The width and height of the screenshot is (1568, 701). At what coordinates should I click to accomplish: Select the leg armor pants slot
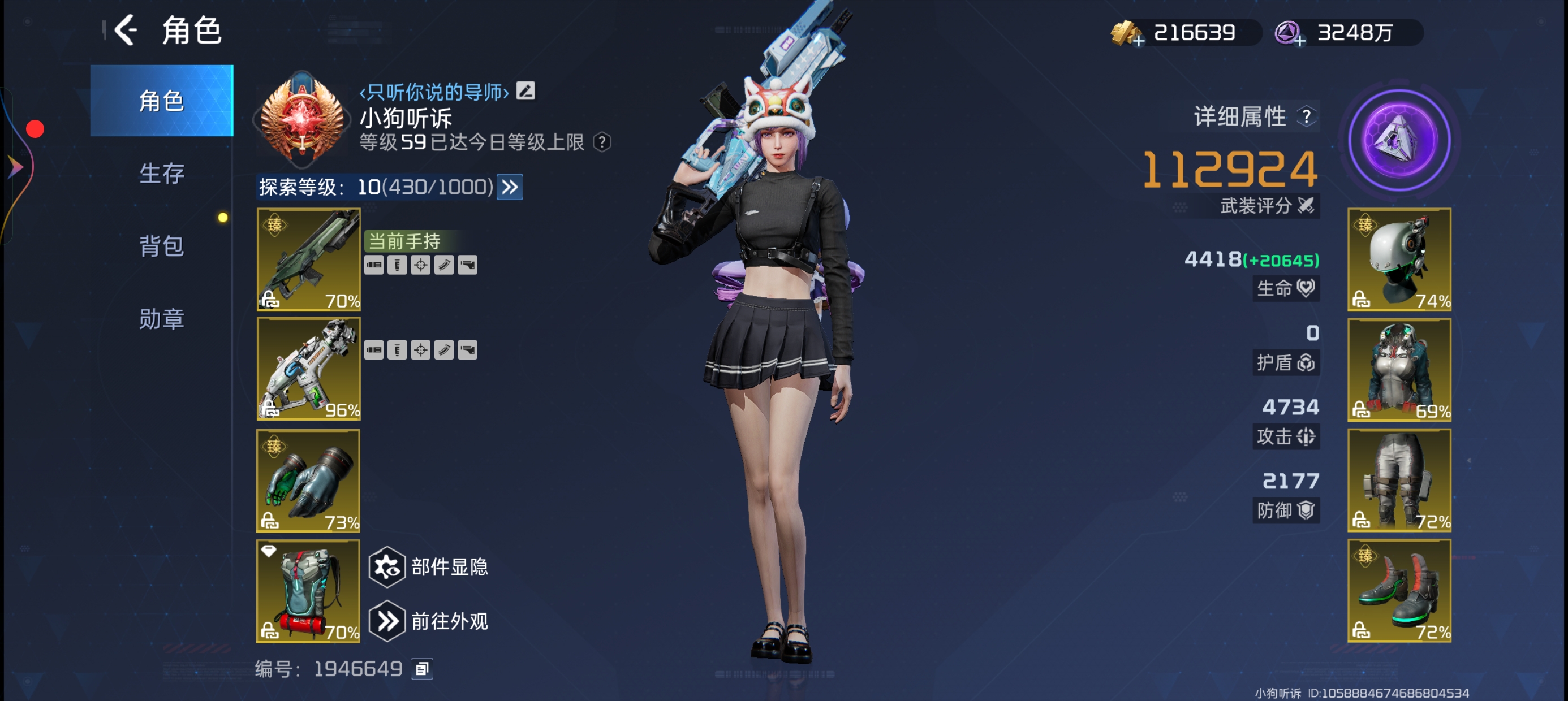(1399, 480)
